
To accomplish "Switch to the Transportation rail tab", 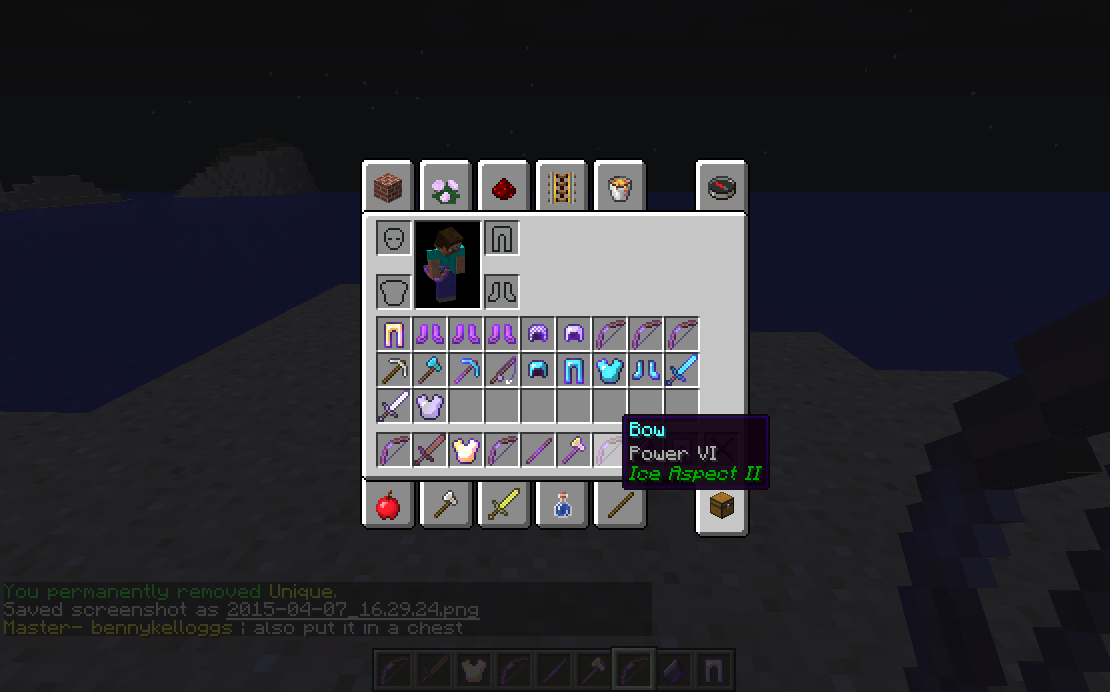I will 562,186.
